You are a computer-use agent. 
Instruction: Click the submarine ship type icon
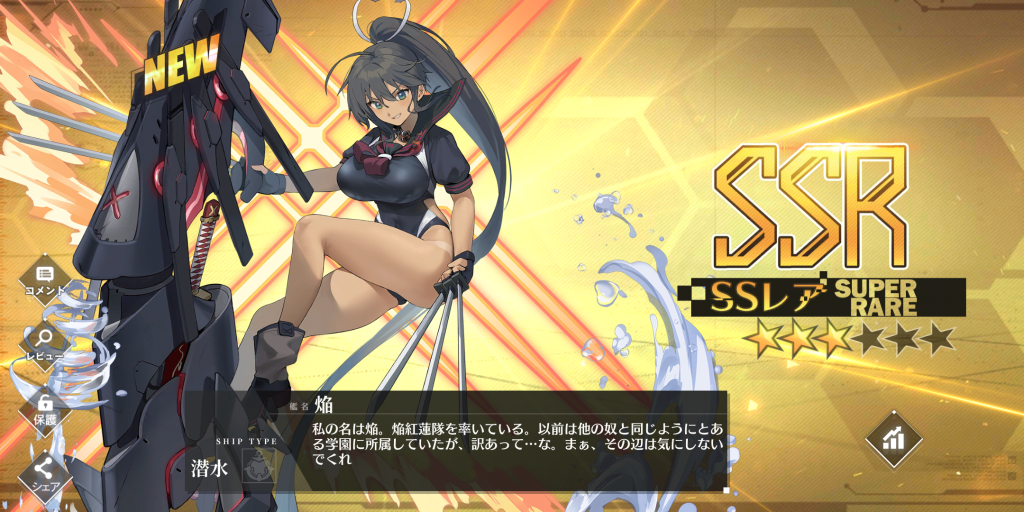(x=258, y=464)
